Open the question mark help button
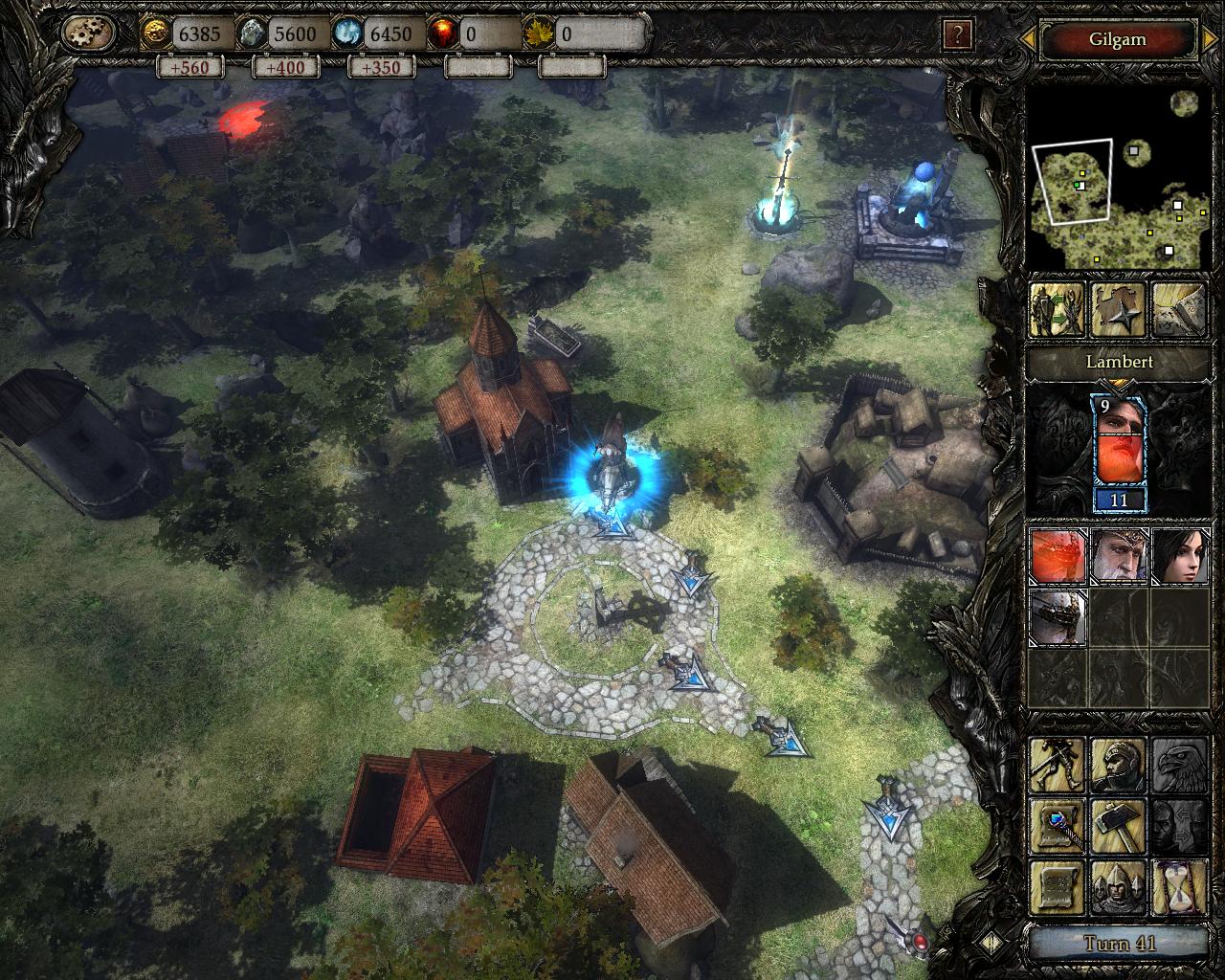The image size is (1225, 980). (x=957, y=35)
